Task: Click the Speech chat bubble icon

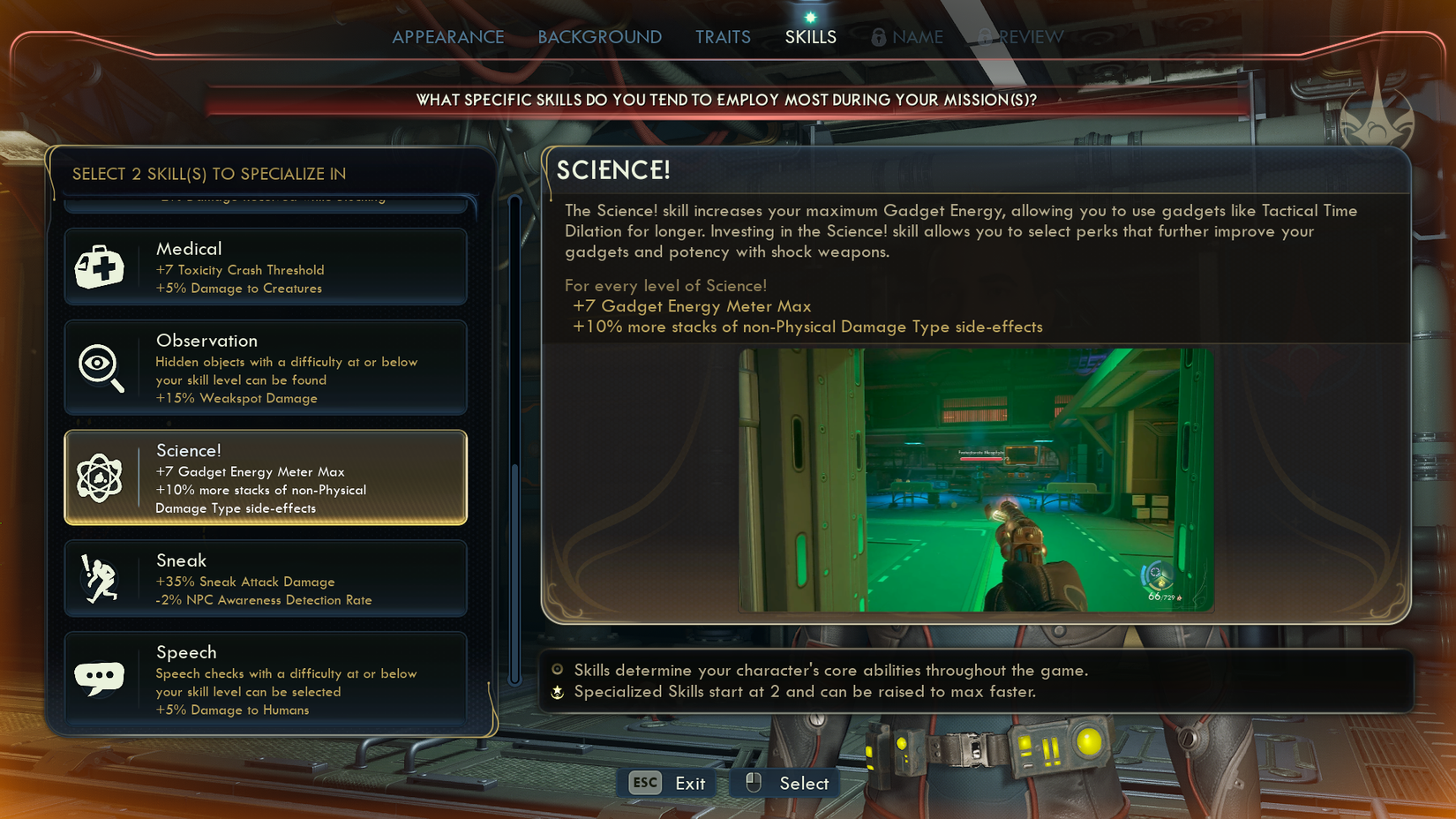Action: [100, 676]
